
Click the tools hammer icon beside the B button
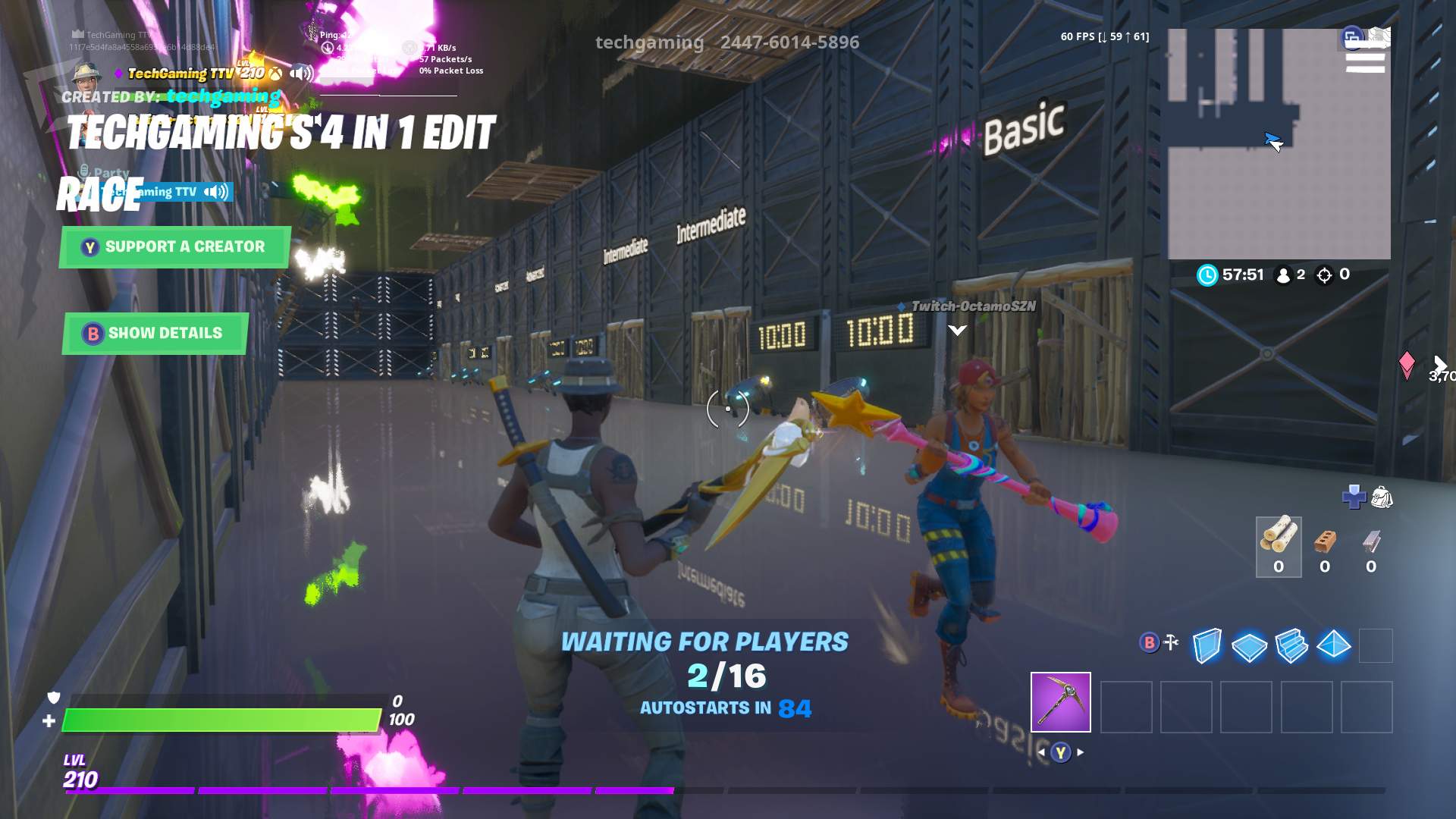coord(1172,643)
